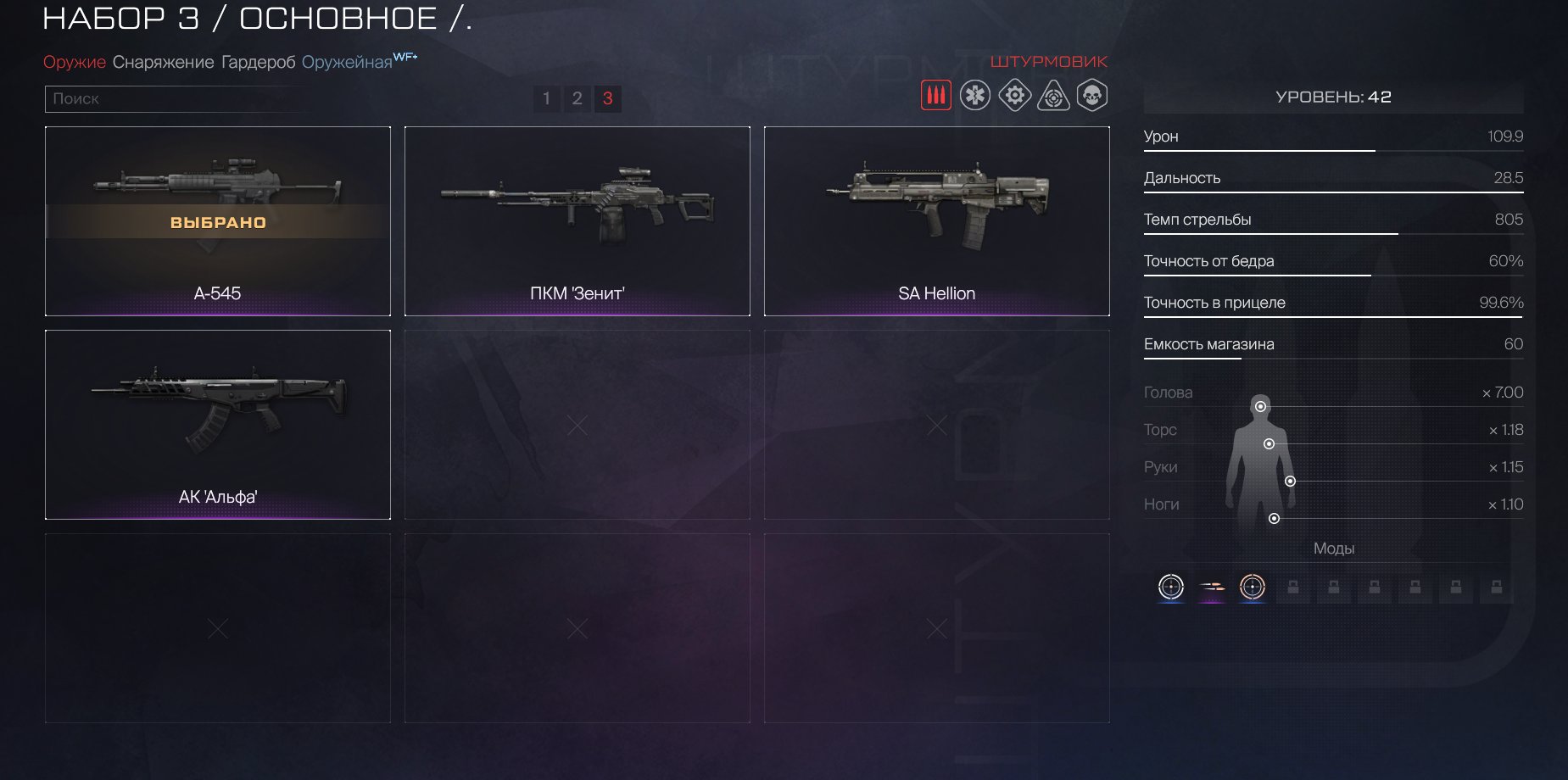Image resolution: width=1568 pixels, height=780 pixels.
Task: Open the orange crosshair weapon mod
Action: tap(1253, 587)
